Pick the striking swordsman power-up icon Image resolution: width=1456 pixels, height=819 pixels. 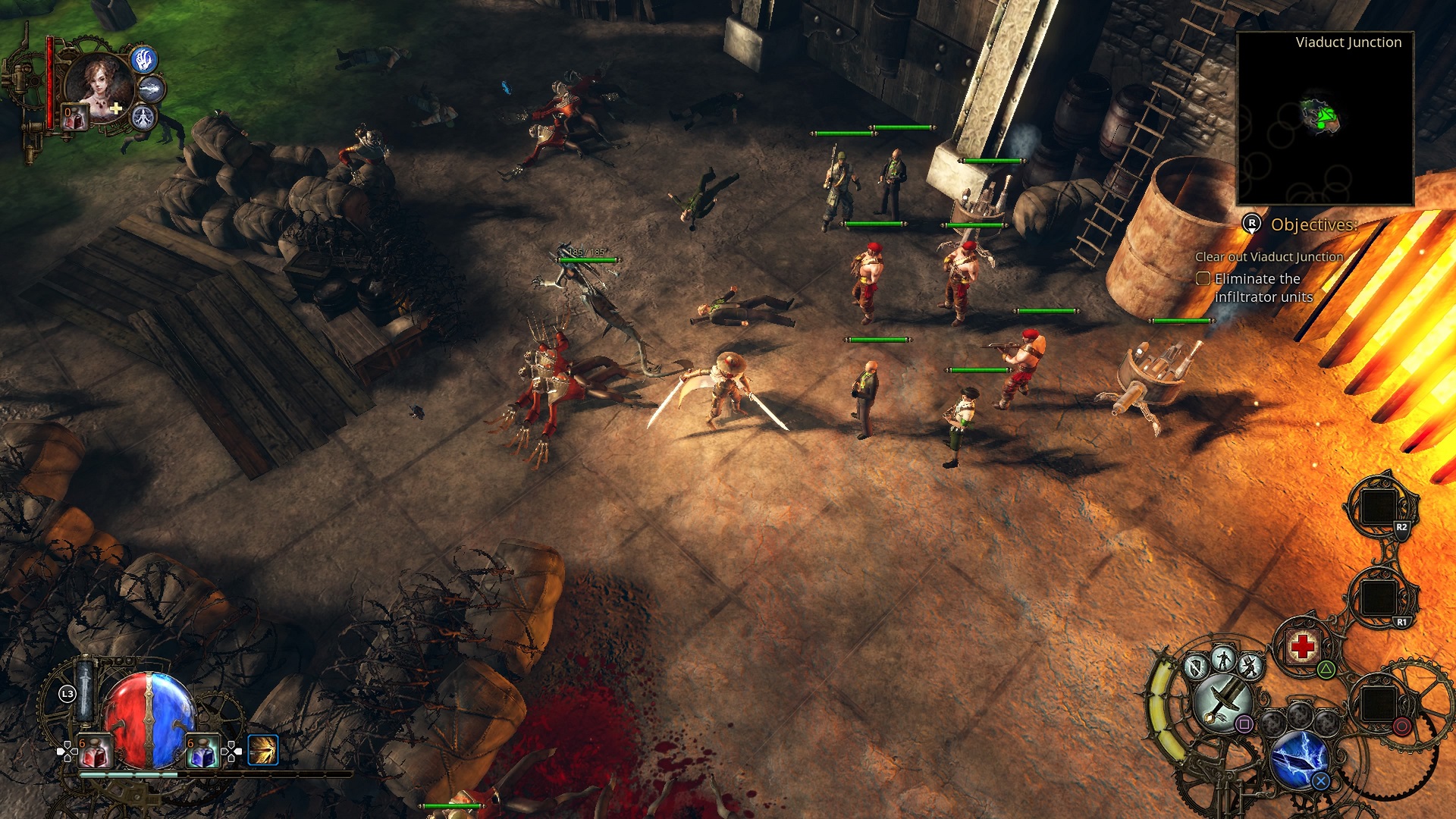pos(1249,667)
